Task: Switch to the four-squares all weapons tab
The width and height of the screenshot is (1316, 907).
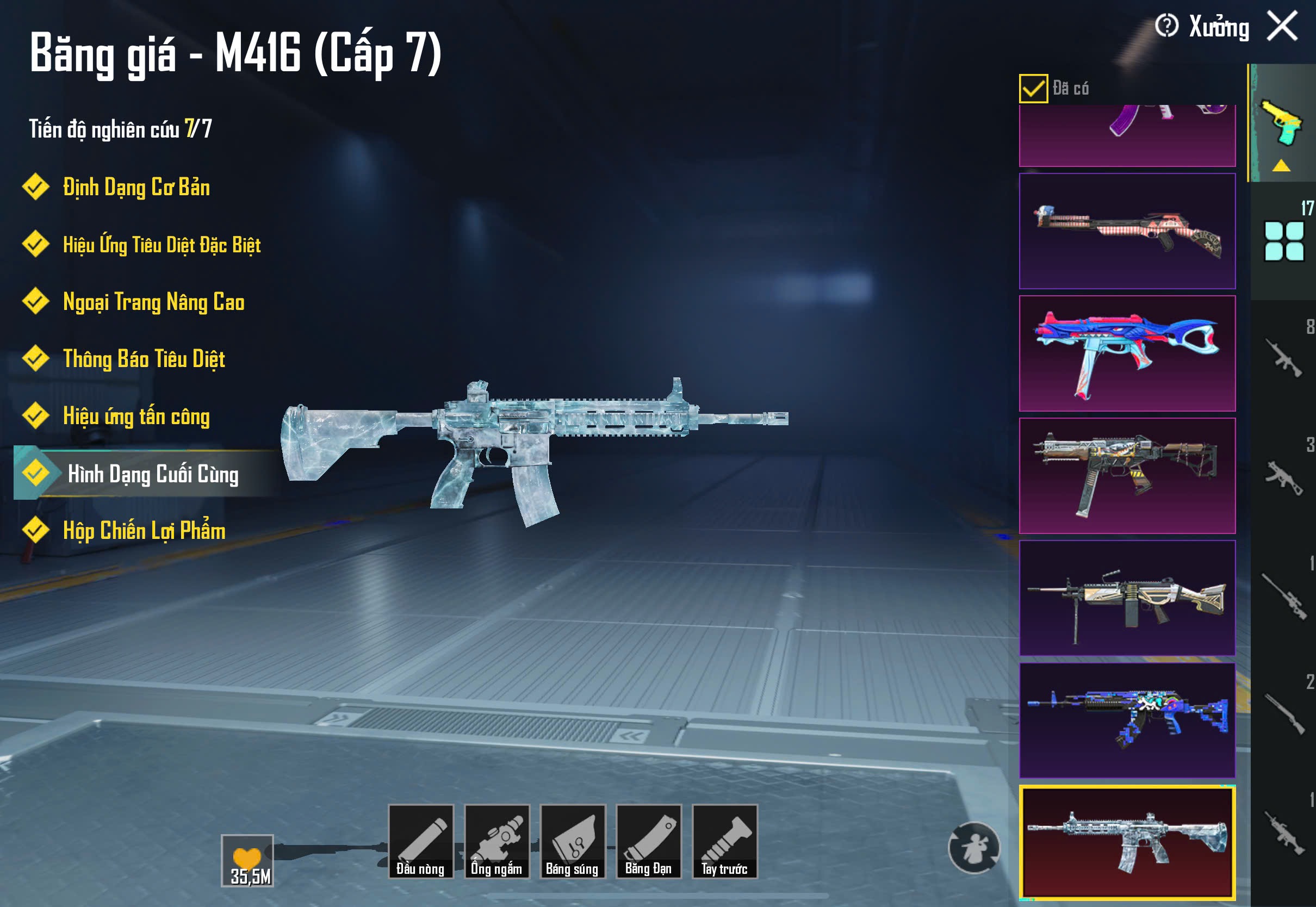Action: 1283,241
